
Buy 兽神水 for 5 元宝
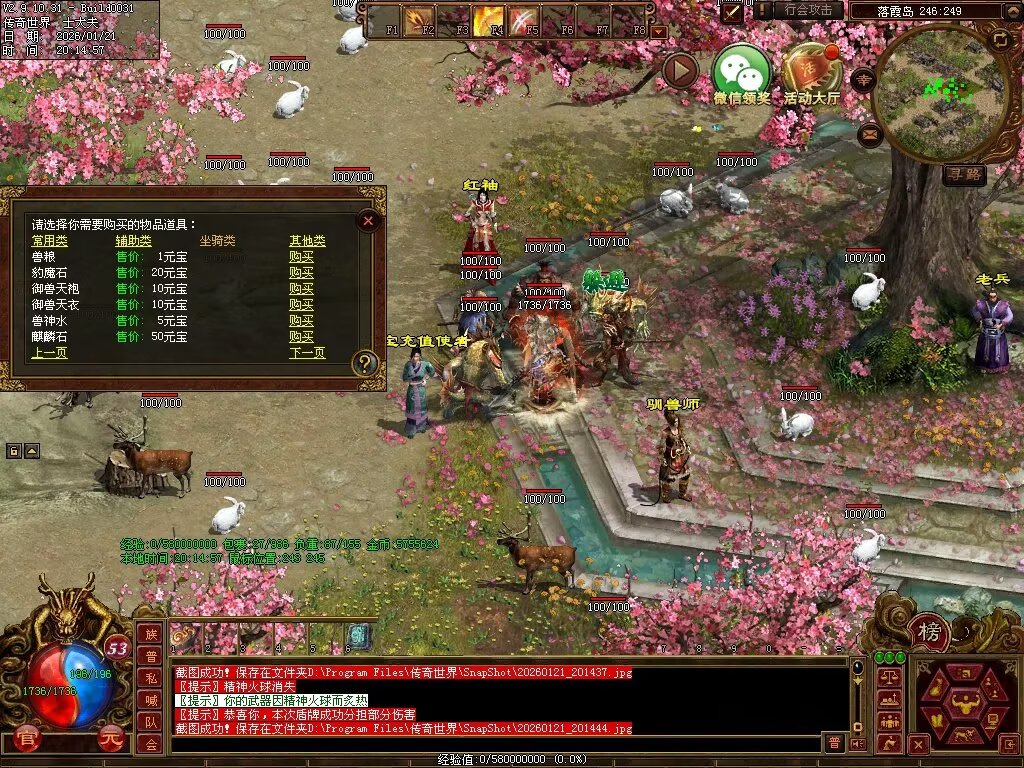301,321
